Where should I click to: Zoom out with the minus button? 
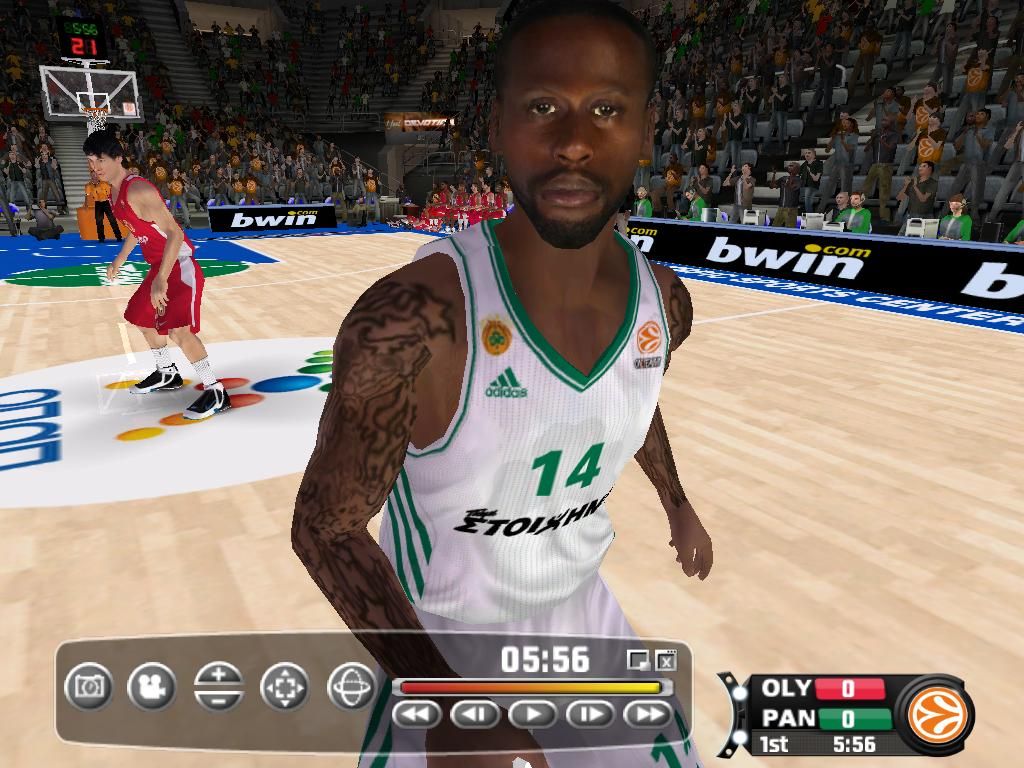(219, 699)
